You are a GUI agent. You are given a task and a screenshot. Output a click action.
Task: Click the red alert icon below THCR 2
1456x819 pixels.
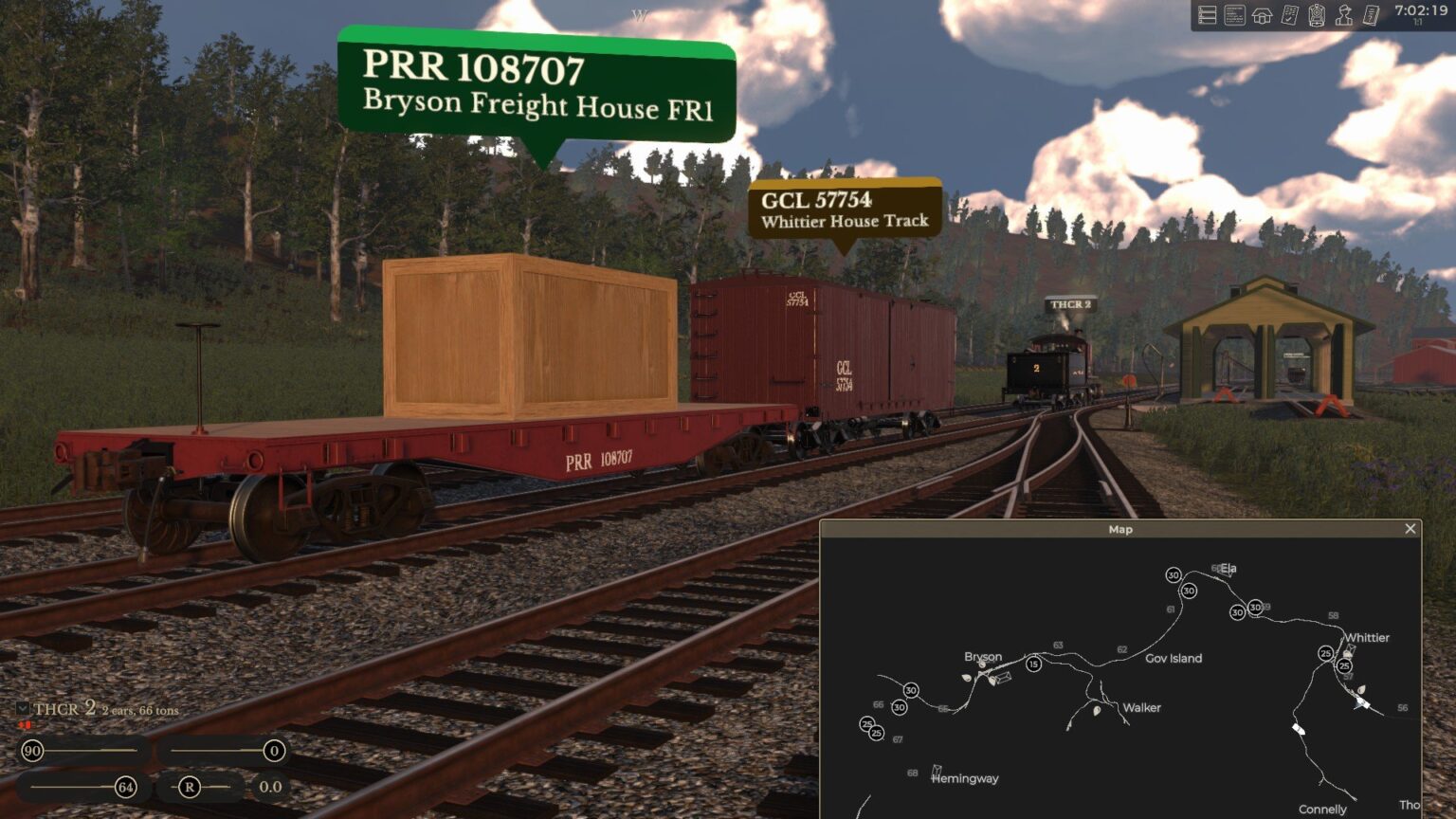[x=25, y=725]
